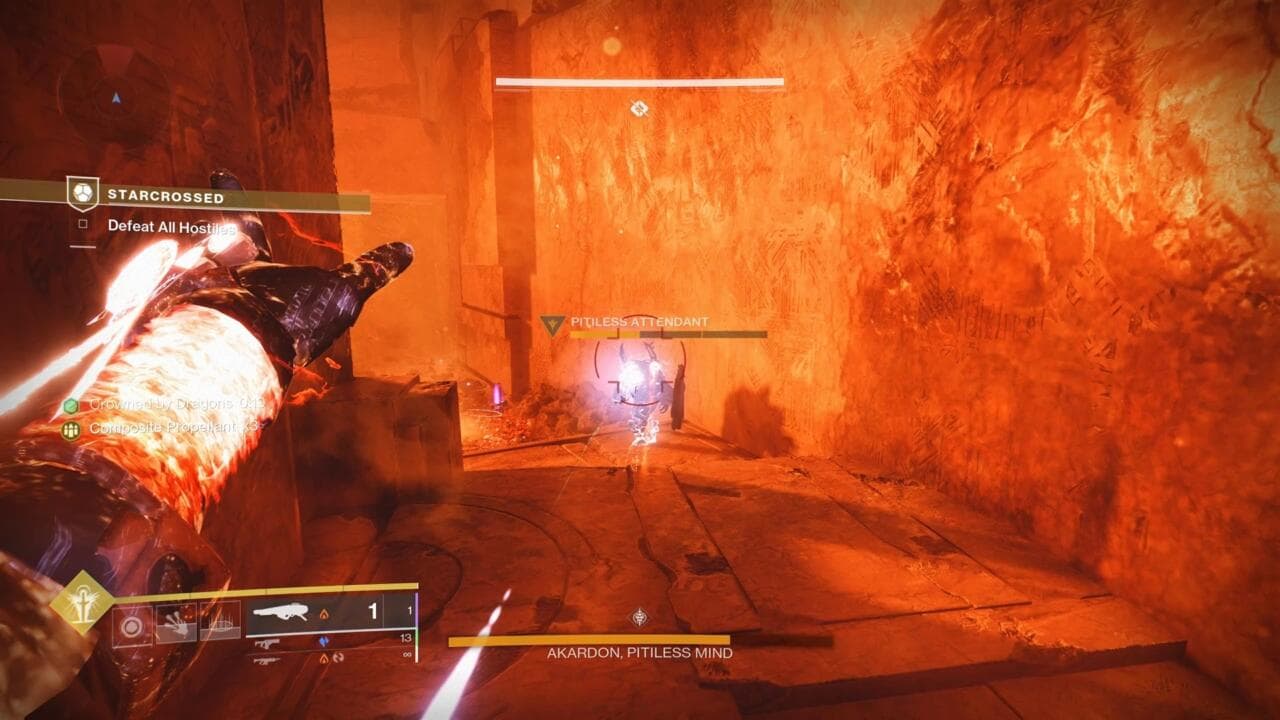Select the Composite Propellant item icon

(70, 428)
